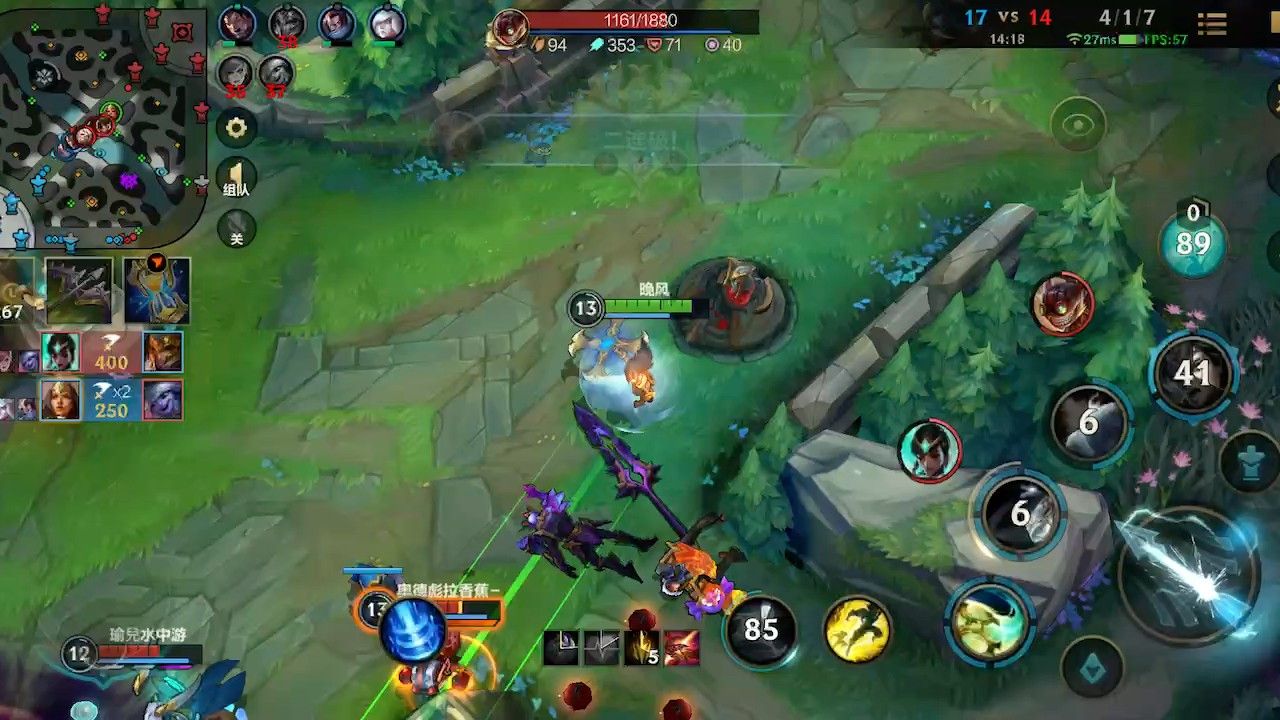Select the 400 gold bounty notification
This screenshot has height=720, width=1280.
pyautogui.click(x=111, y=352)
